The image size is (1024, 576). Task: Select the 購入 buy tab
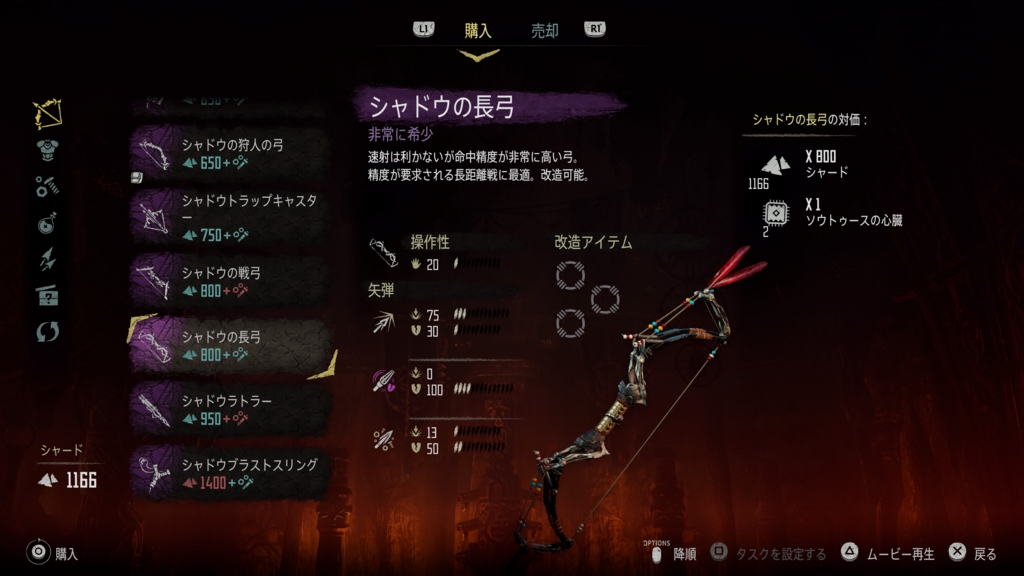point(478,31)
